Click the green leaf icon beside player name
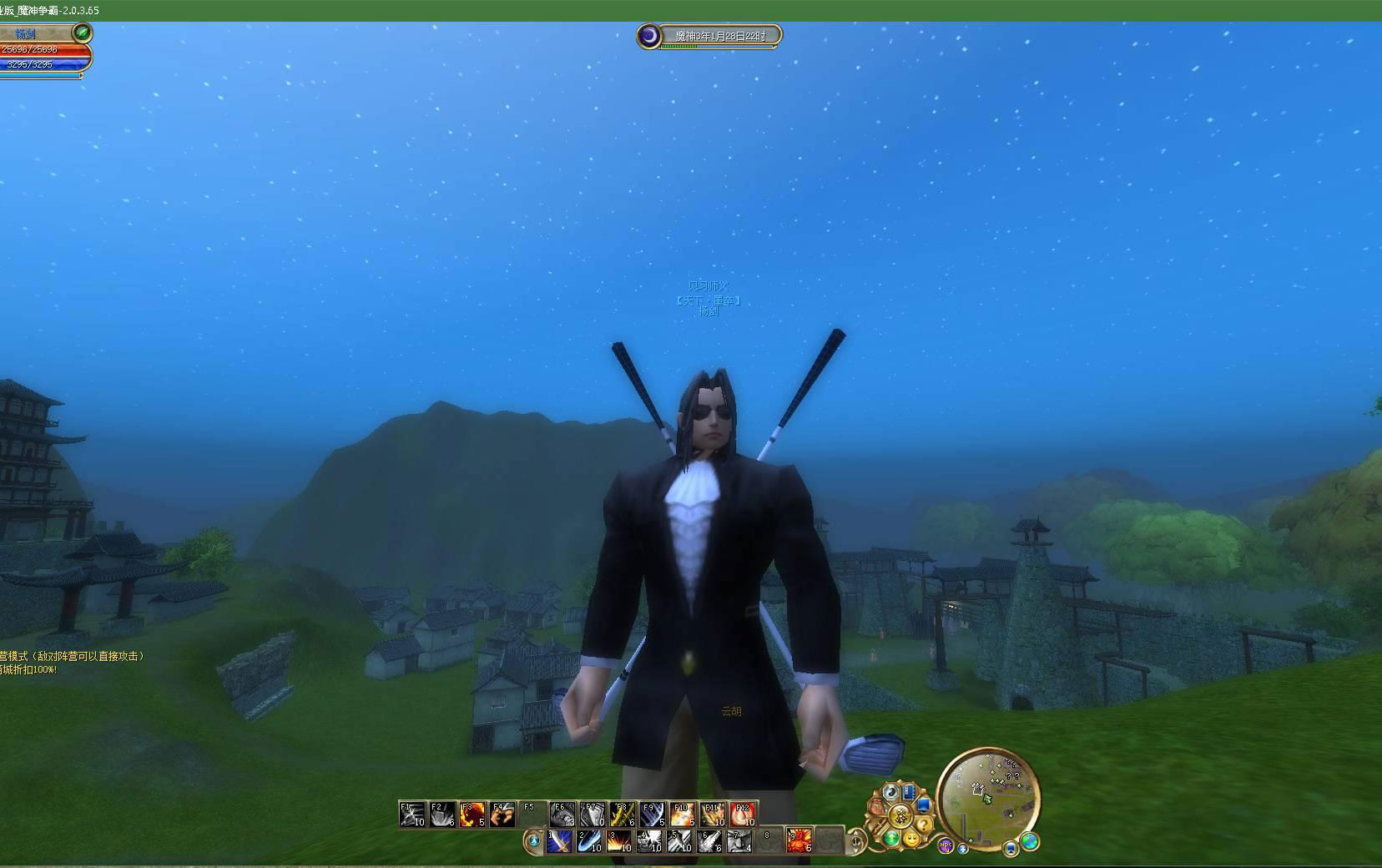 coord(82,33)
